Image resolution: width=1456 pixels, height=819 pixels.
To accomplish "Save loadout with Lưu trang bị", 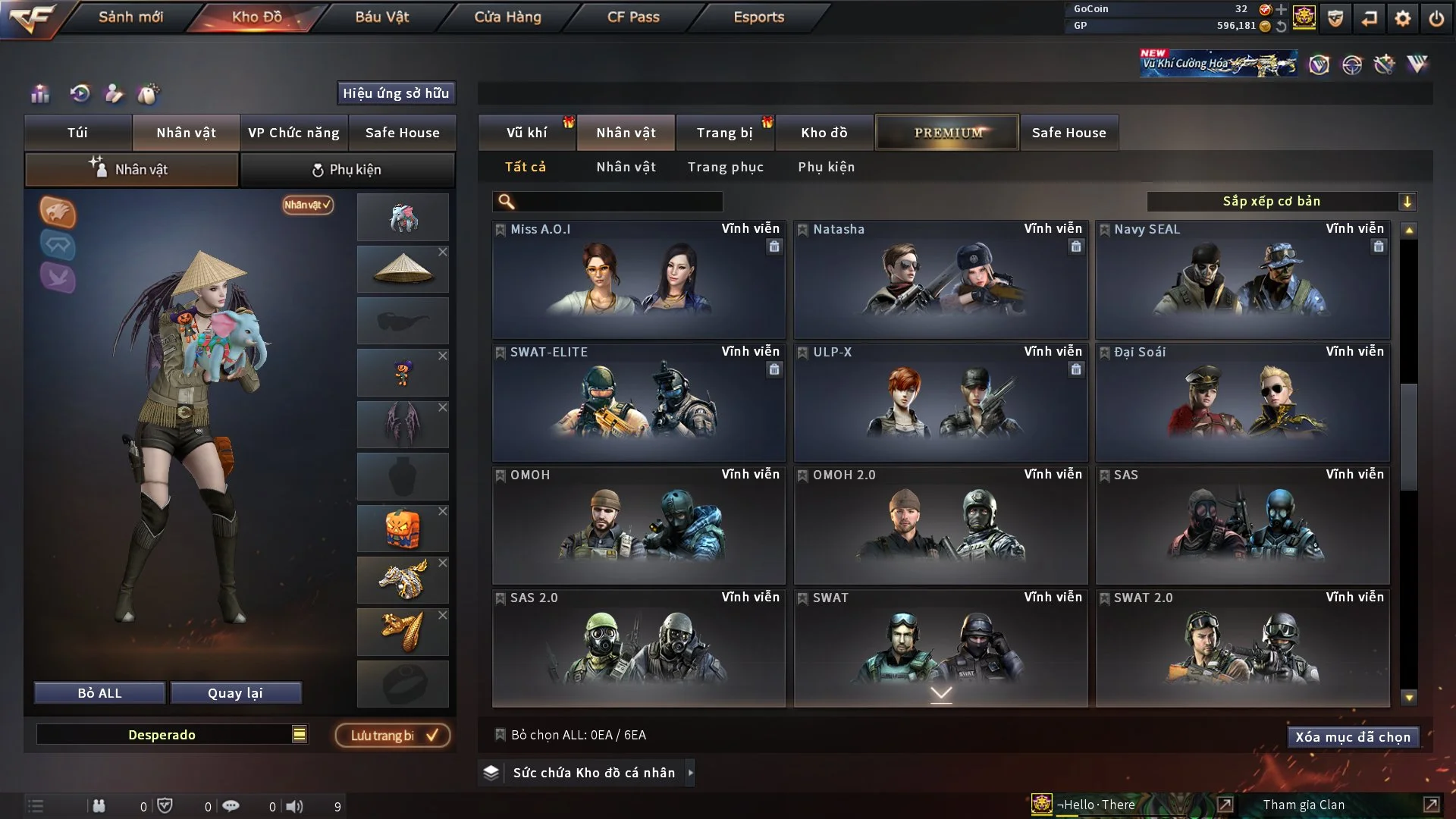I will [x=393, y=736].
